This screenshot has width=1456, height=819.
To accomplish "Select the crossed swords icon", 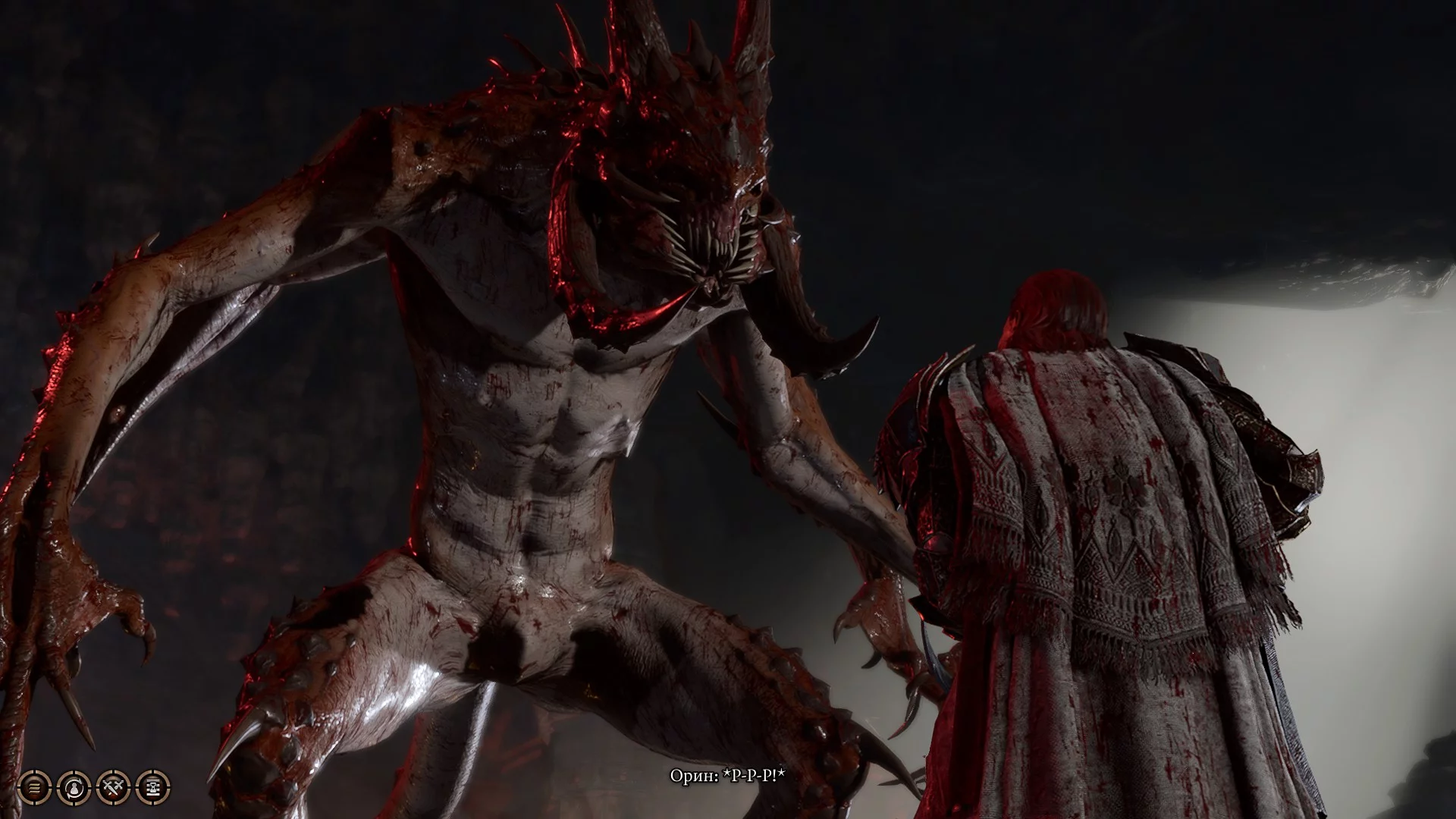I will tap(114, 788).
